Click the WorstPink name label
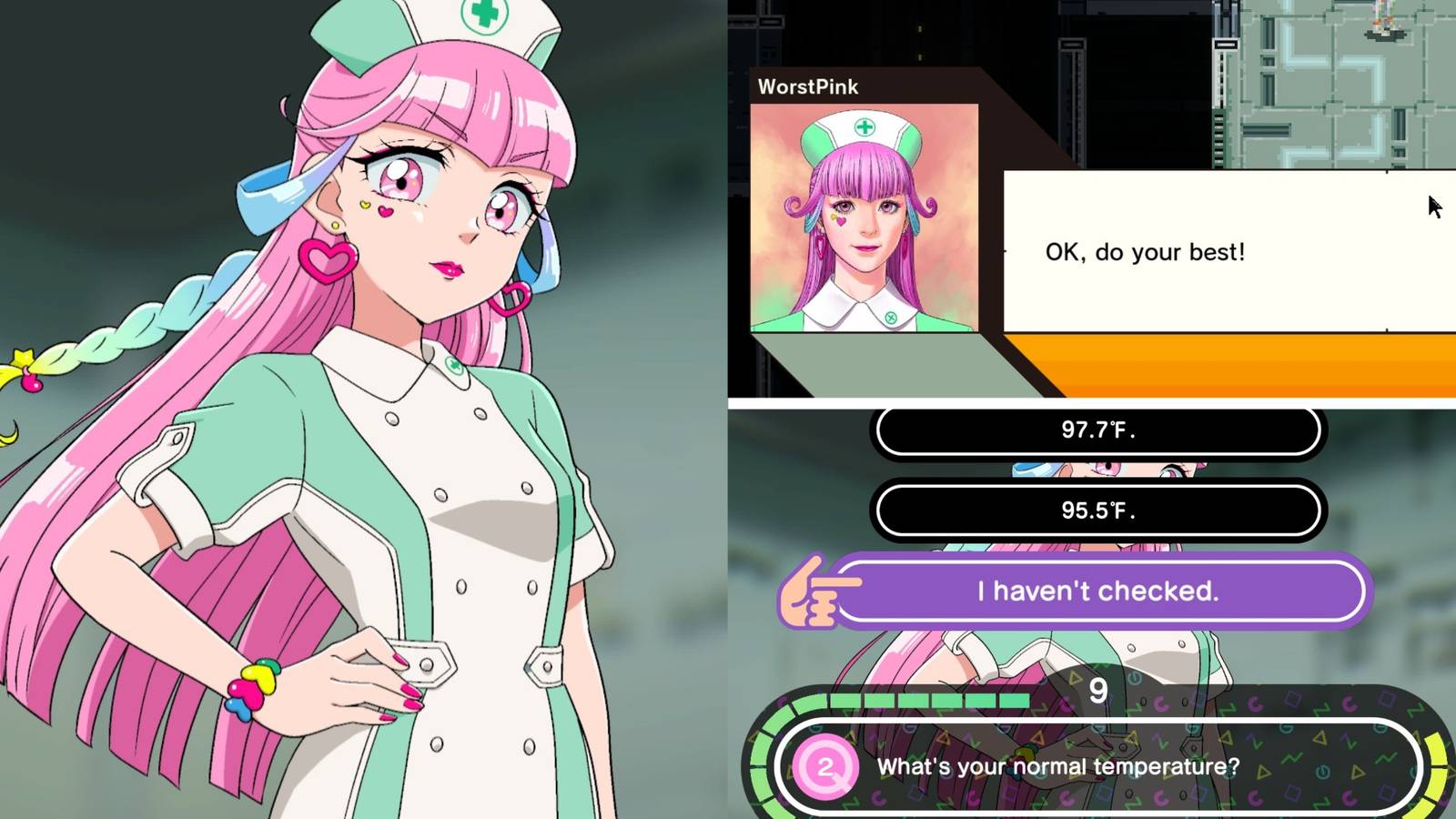The width and height of the screenshot is (1456, 819). 808,86
